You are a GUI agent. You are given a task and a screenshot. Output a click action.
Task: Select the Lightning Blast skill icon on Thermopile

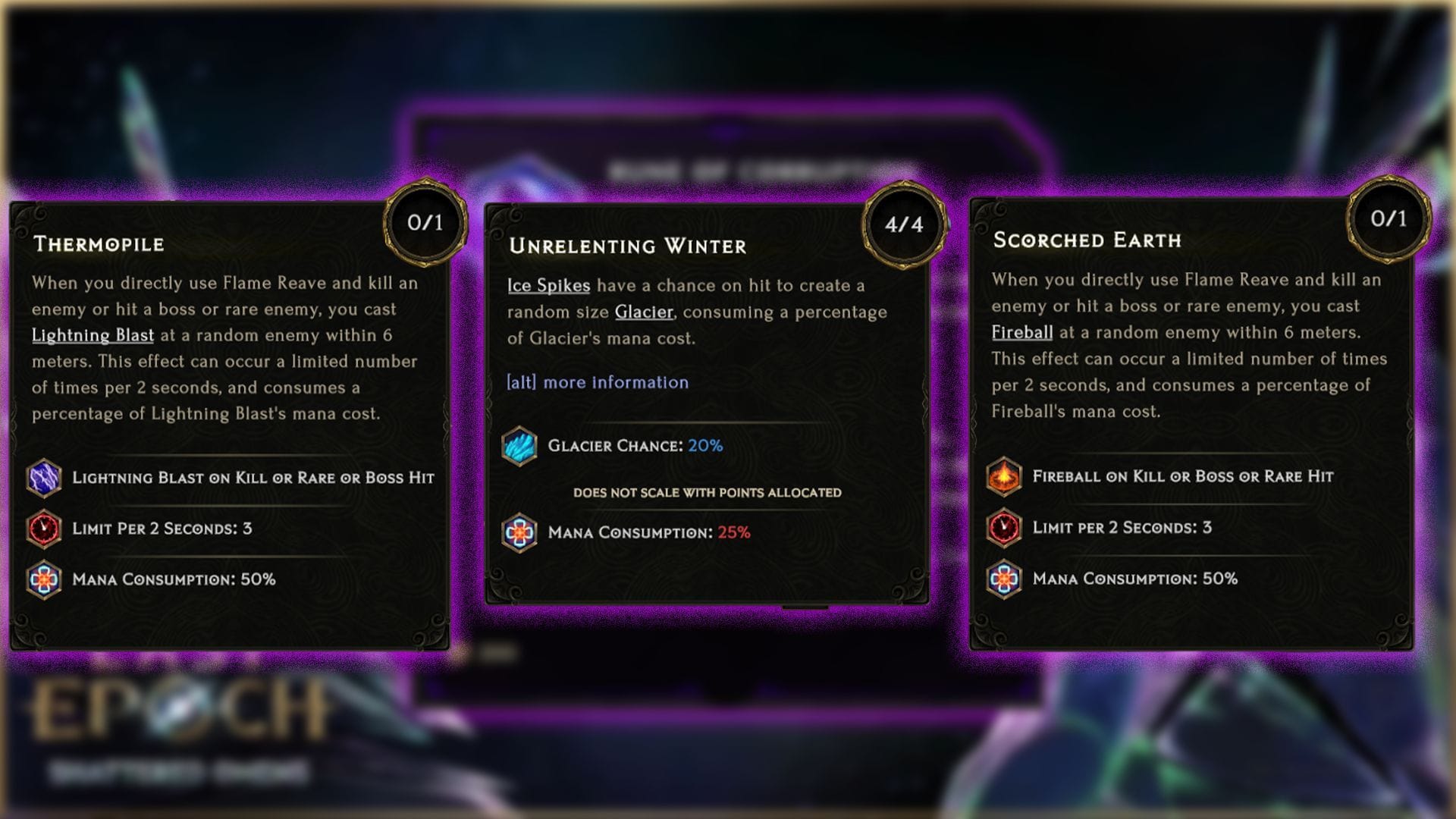click(x=45, y=479)
